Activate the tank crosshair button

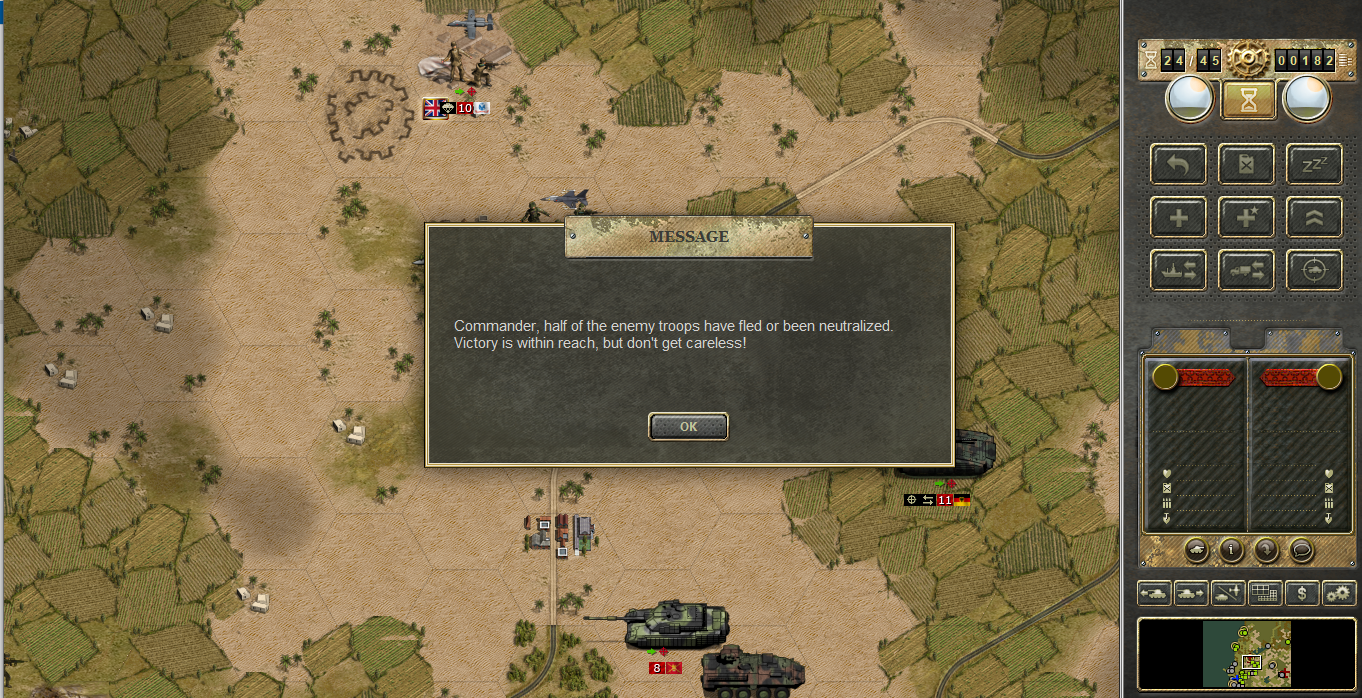click(x=1314, y=270)
